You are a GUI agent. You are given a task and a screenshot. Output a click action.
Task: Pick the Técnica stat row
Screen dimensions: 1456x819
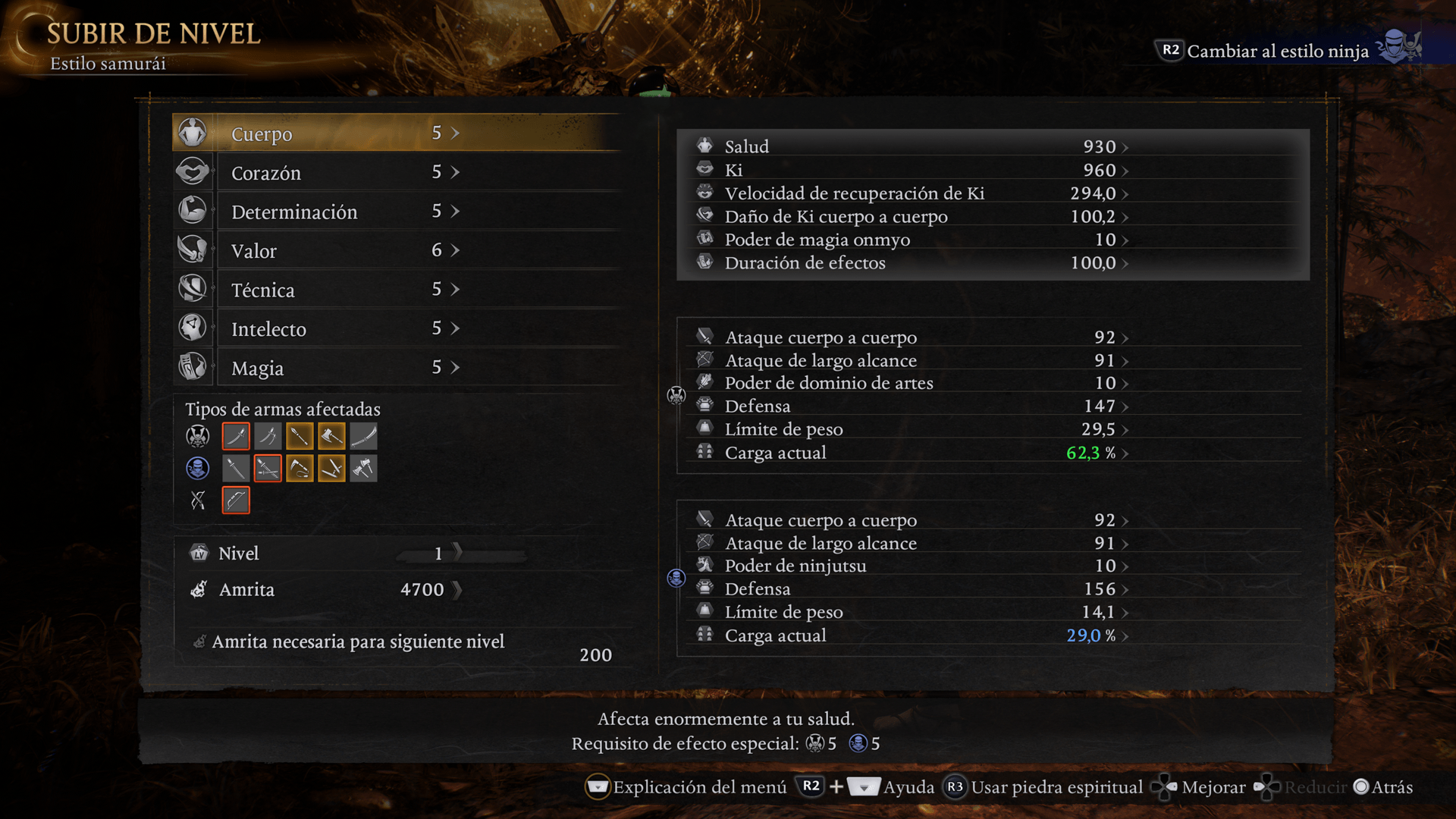pos(394,290)
